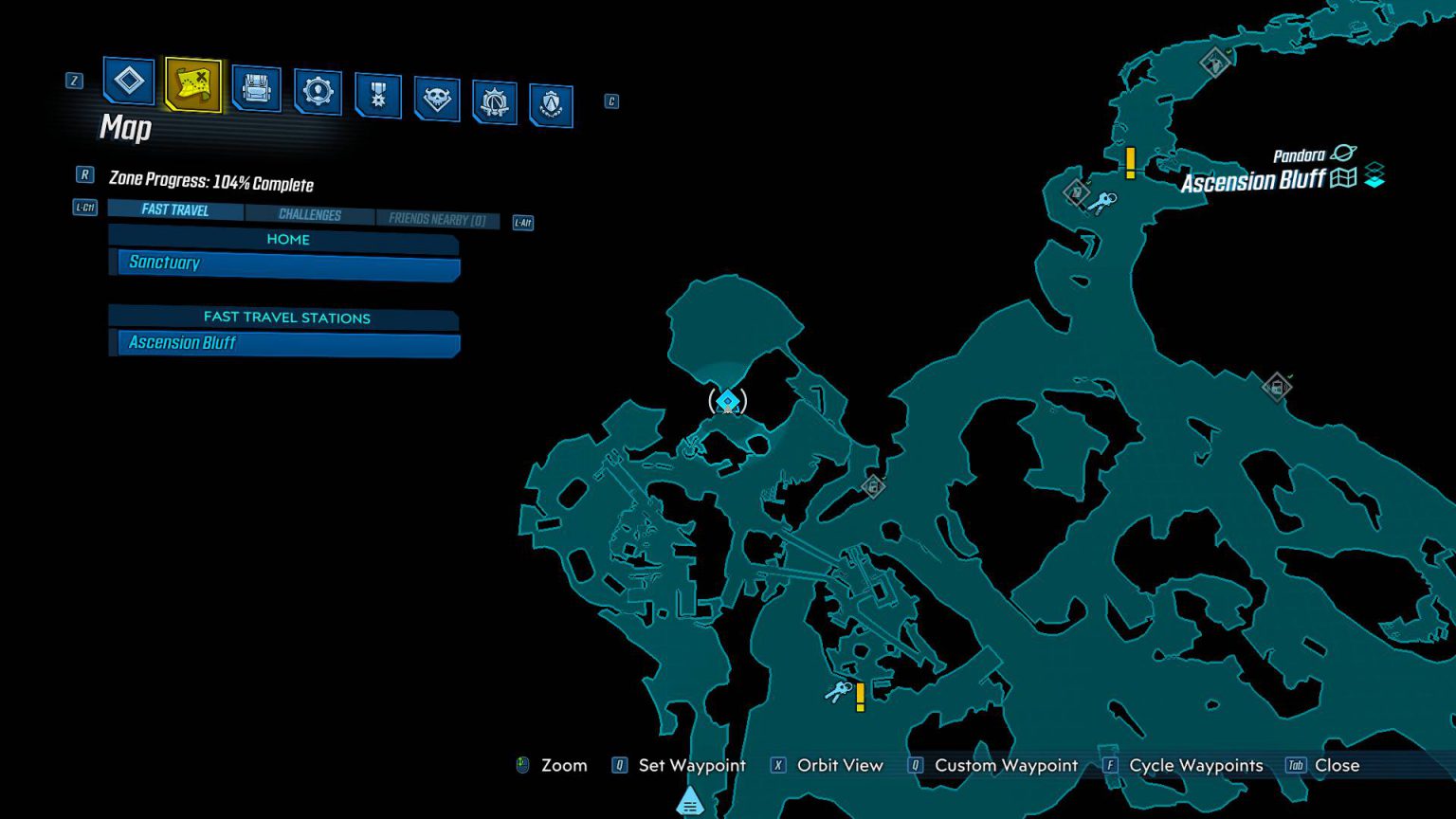Expand the HOME section header

tap(287, 239)
